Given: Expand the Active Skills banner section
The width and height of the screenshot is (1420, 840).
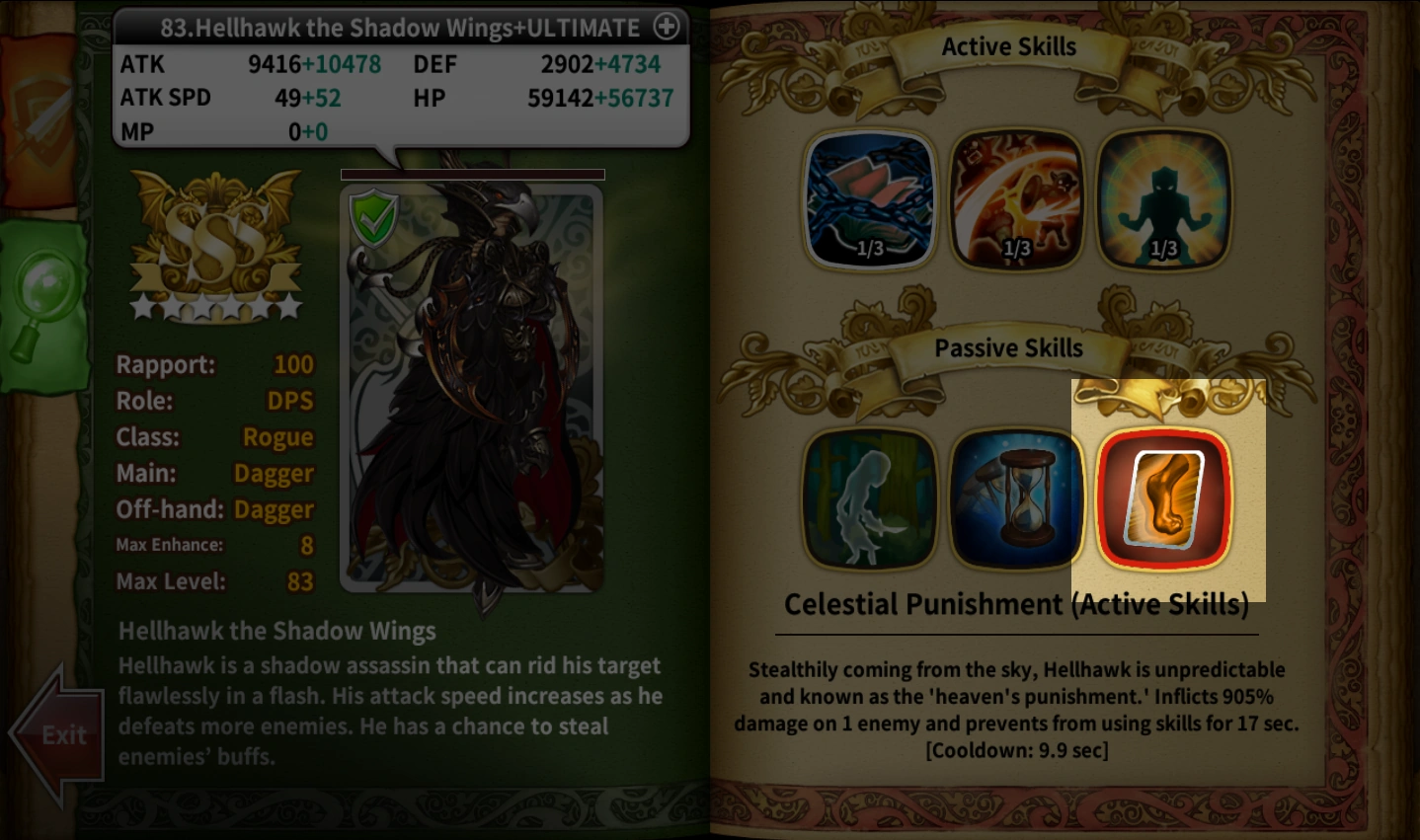Looking at the screenshot, I should click(x=1009, y=46).
